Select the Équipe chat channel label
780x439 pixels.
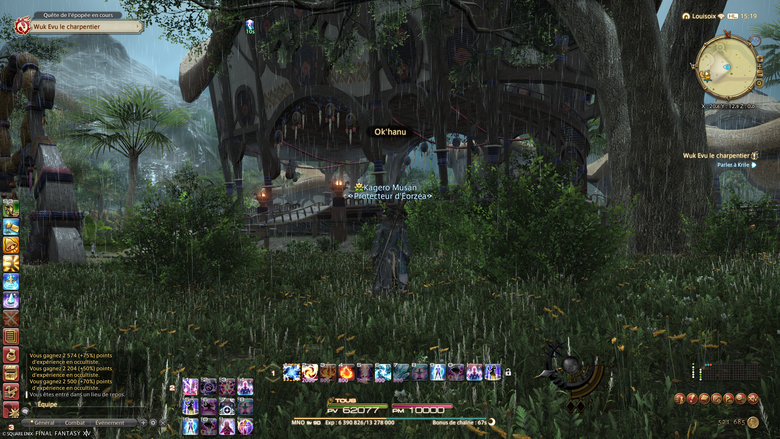tap(46, 405)
